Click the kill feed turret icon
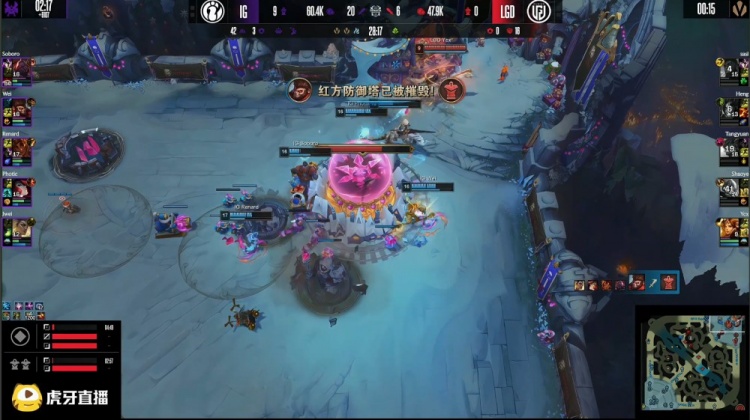Viewport: 750px width, 420px height. click(669, 283)
